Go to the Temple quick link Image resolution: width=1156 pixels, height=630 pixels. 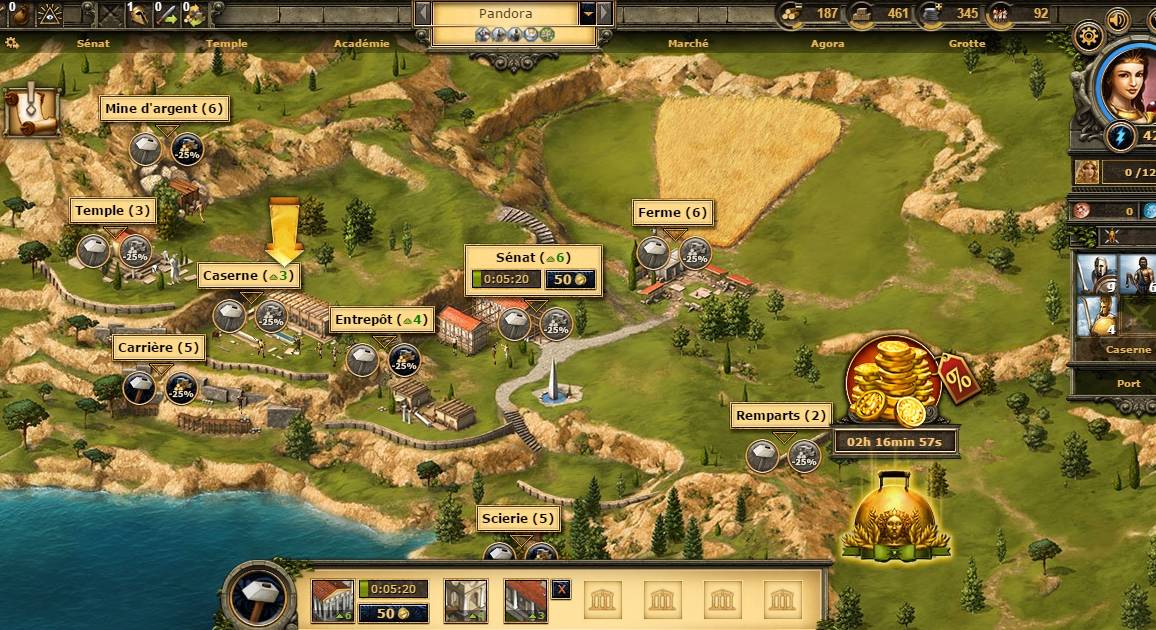226,44
